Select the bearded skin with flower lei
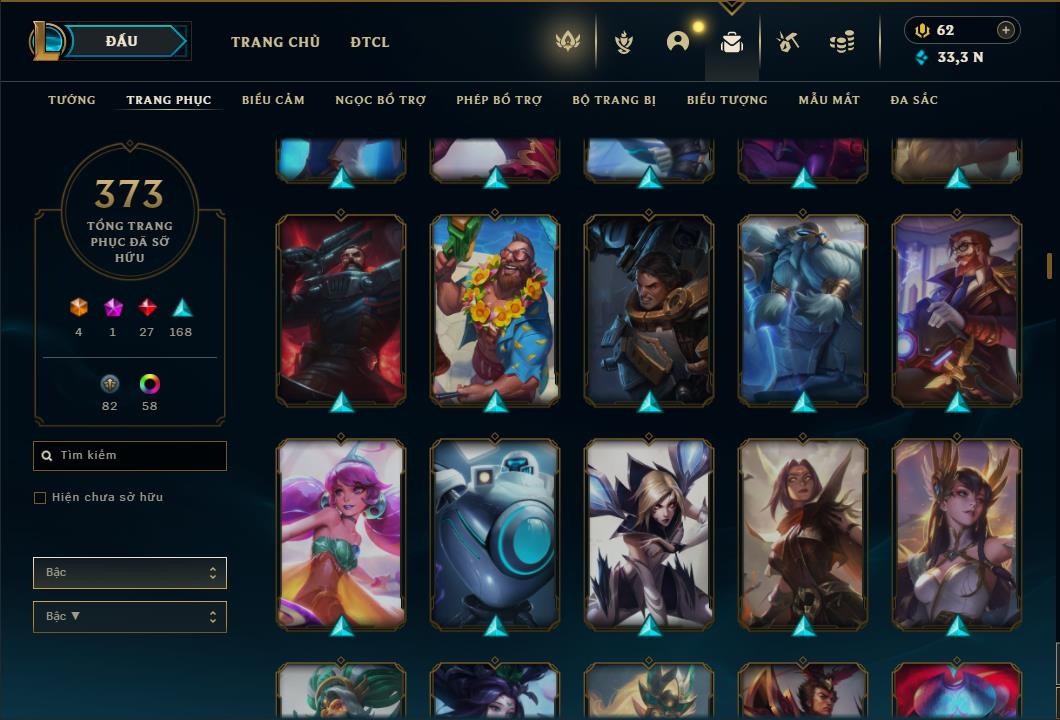The image size is (1060, 720). tap(495, 310)
